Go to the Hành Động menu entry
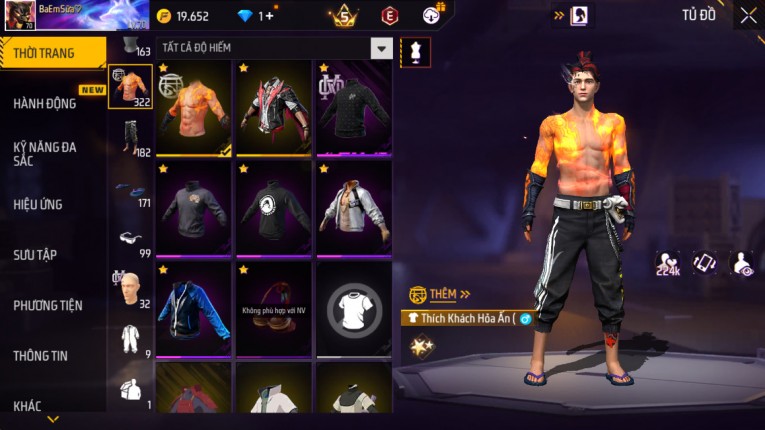Viewport: 765px width, 430px height. click(45, 103)
